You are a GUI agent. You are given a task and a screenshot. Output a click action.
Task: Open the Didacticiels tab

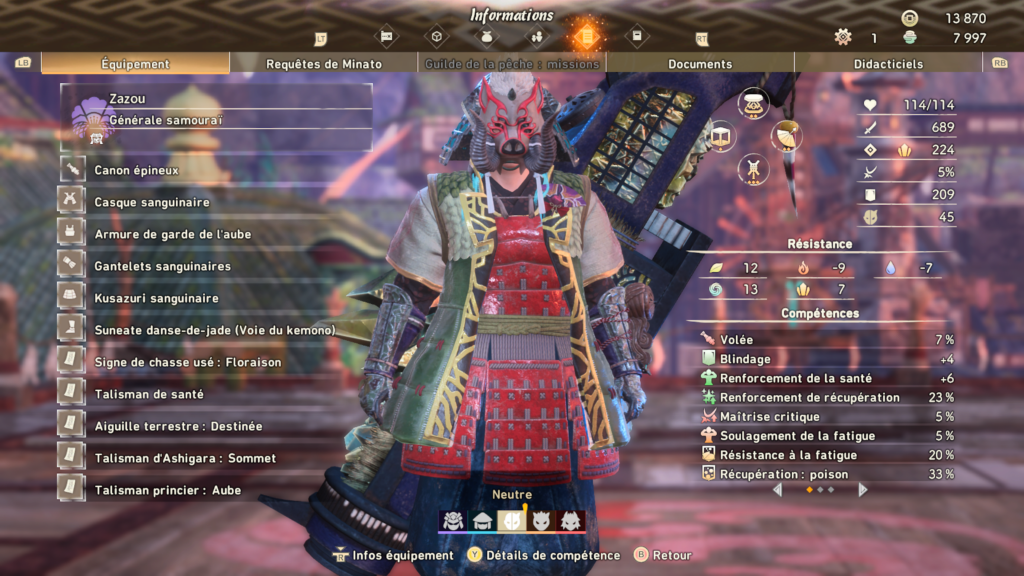pyautogui.click(x=887, y=64)
